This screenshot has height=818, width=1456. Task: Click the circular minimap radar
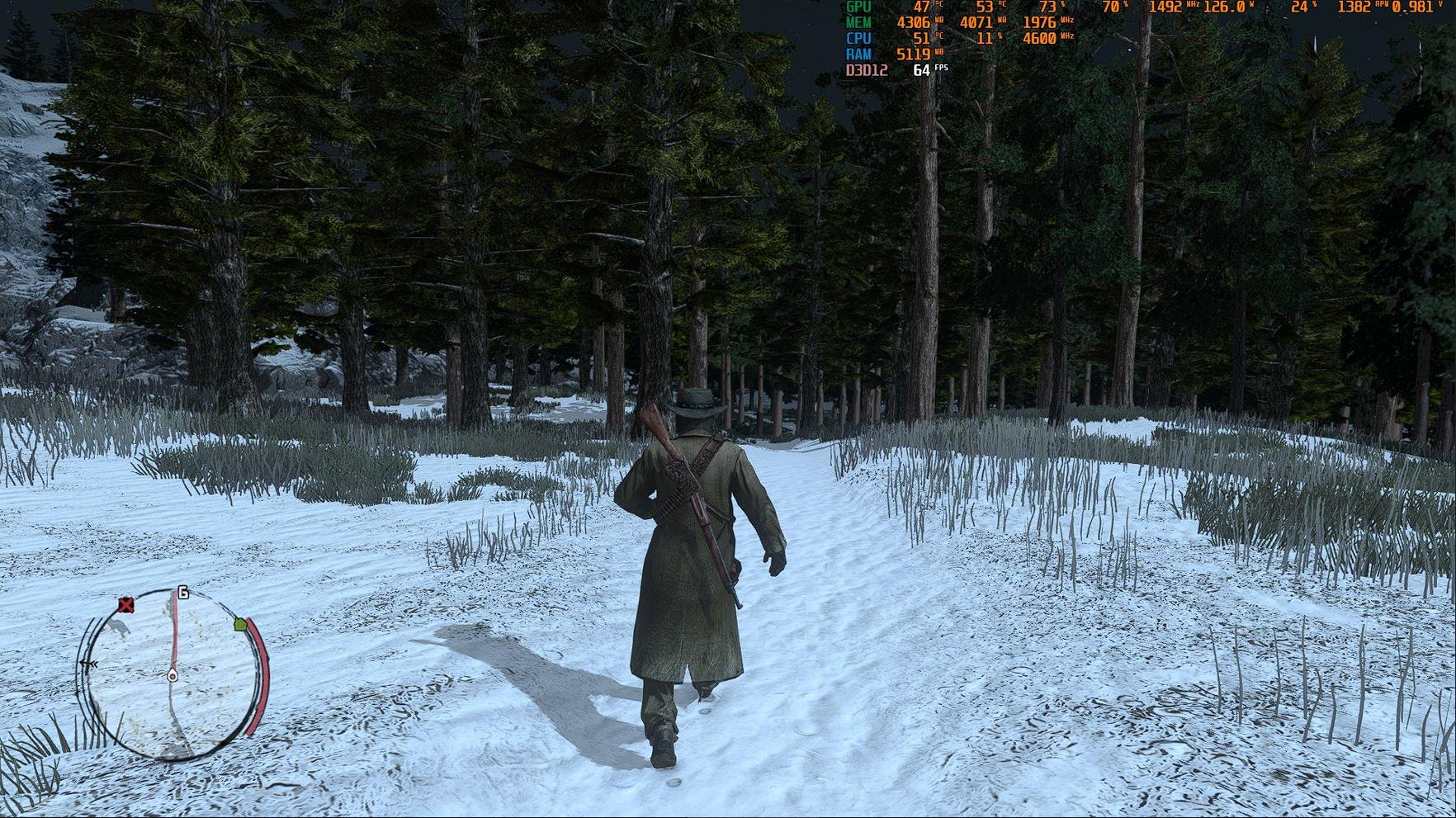pyautogui.click(x=172, y=673)
